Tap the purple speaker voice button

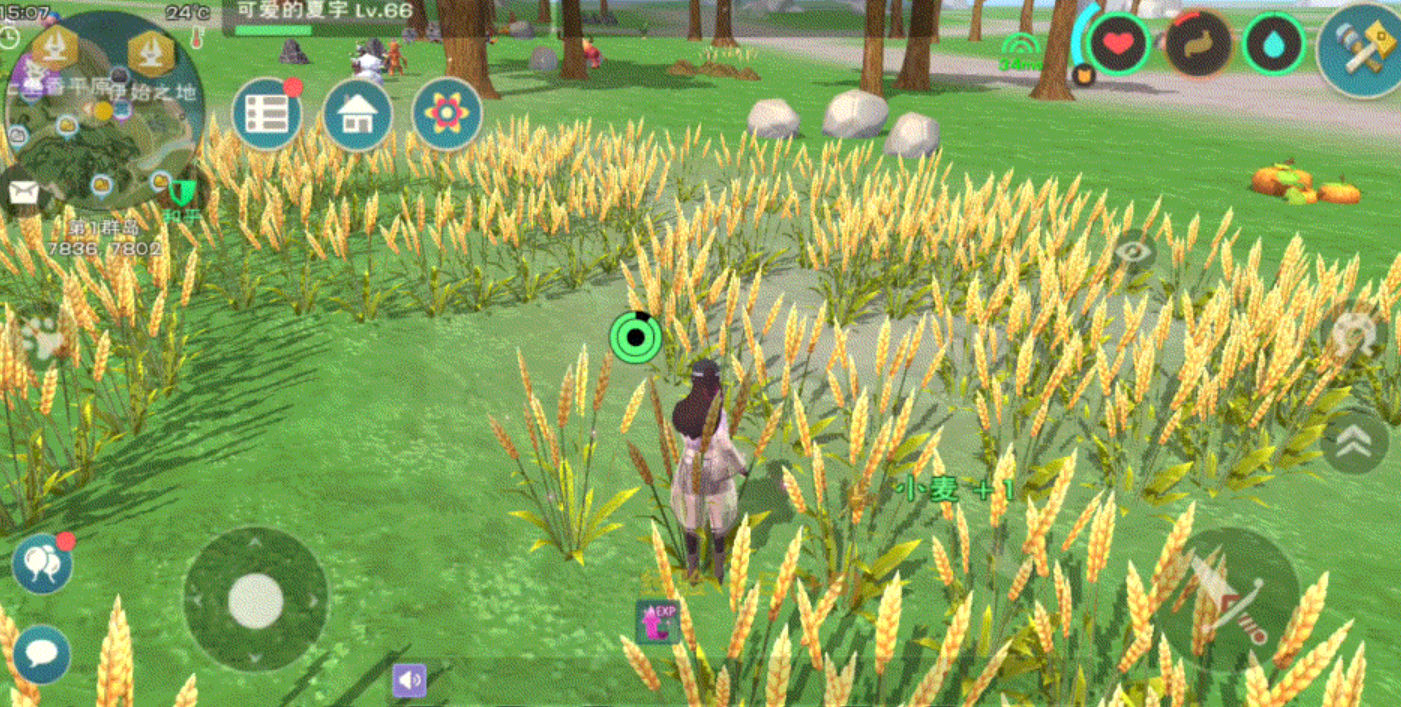tap(409, 680)
